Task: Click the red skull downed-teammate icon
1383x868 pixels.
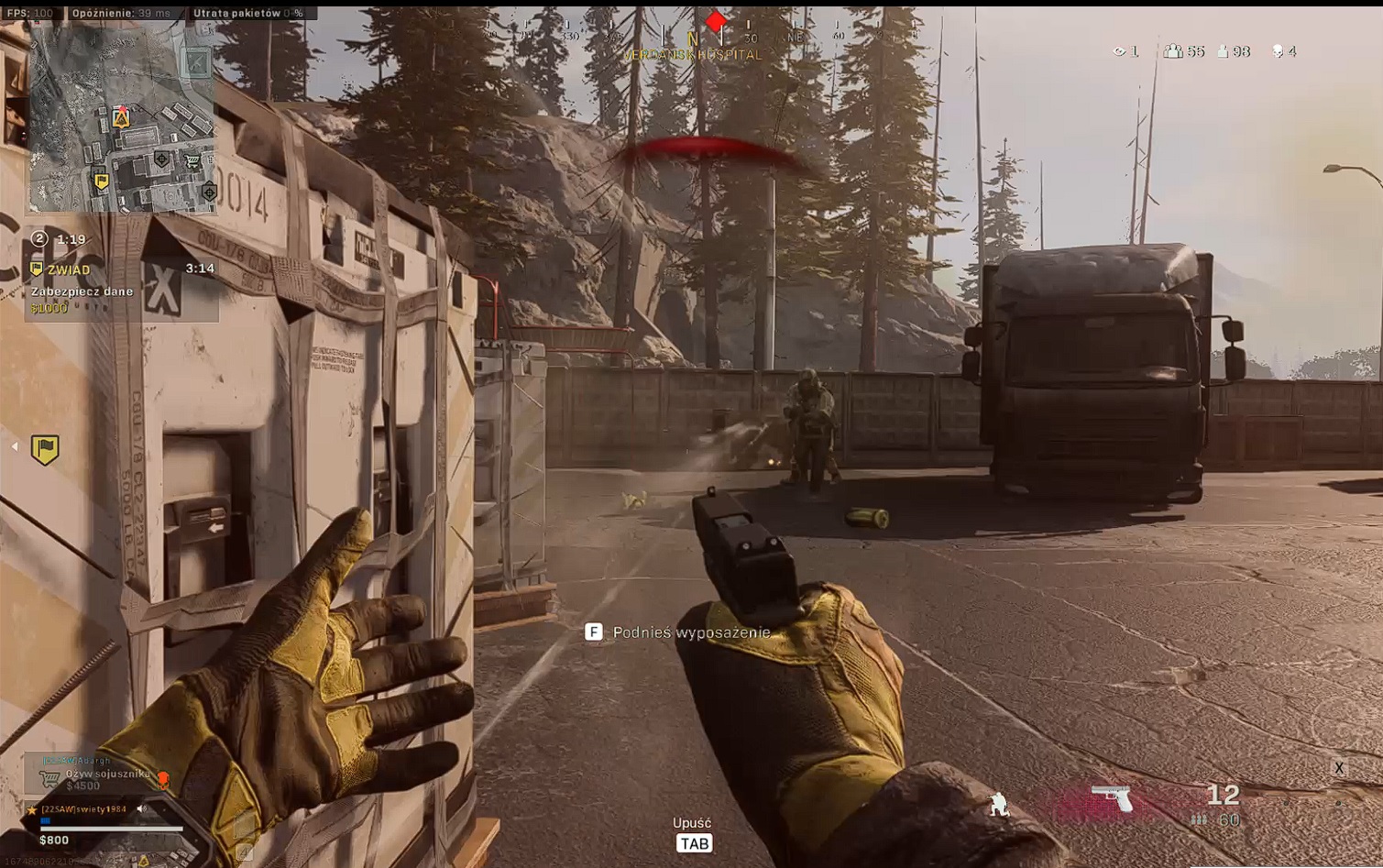Action: click(163, 779)
